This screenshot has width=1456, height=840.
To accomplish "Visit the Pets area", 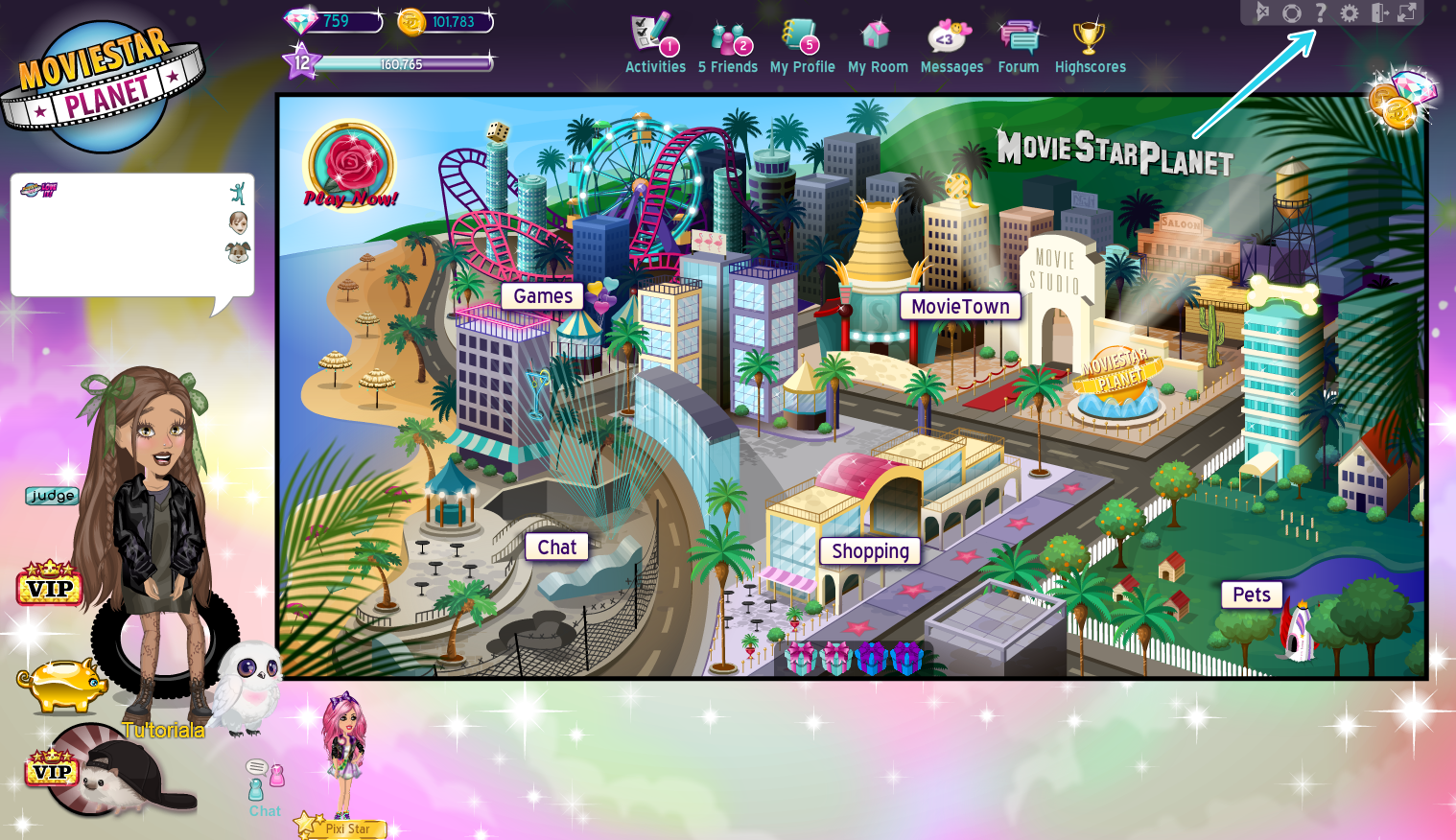I will click(1251, 595).
